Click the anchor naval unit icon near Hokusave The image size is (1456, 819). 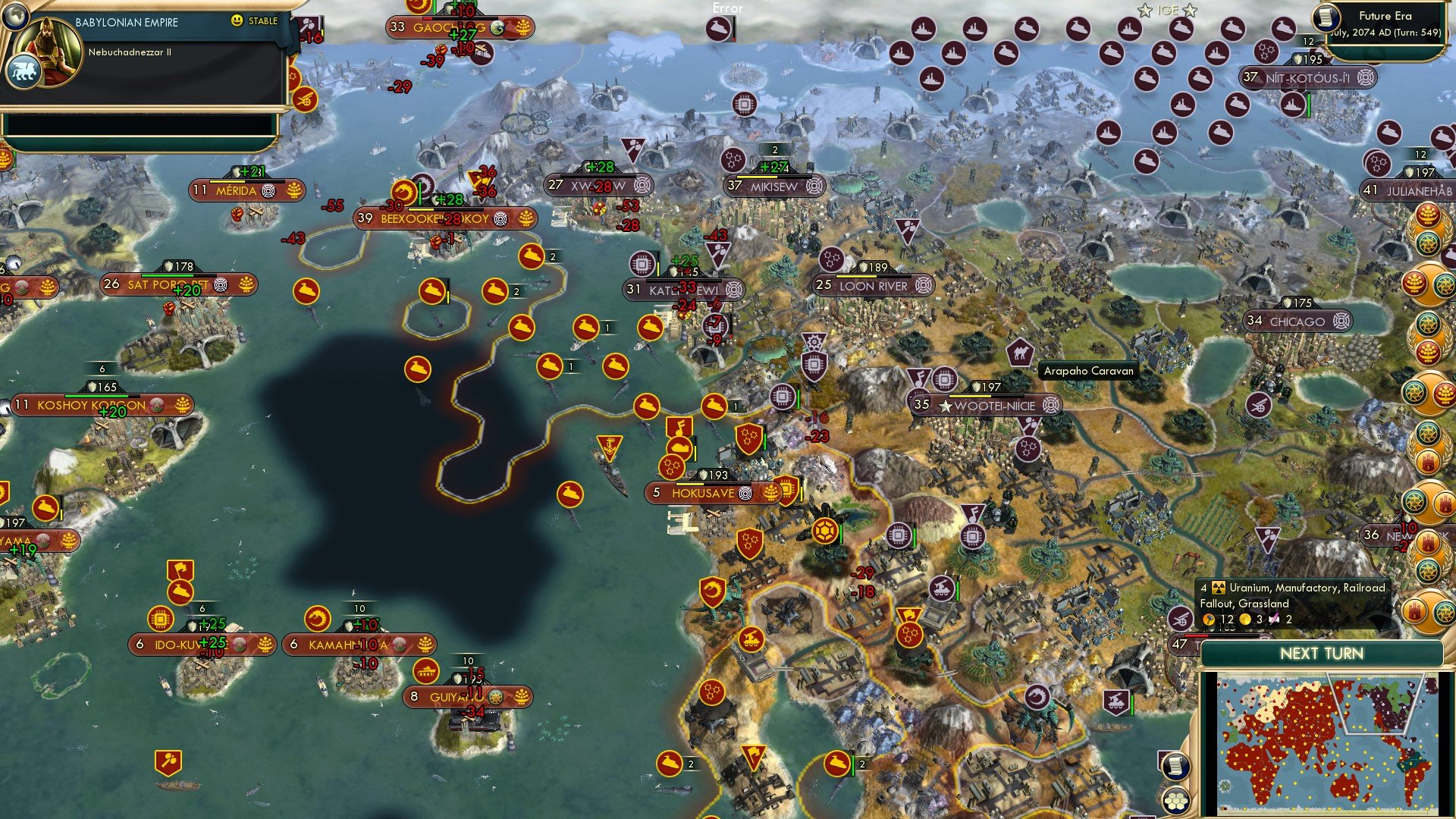pos(609,447)
